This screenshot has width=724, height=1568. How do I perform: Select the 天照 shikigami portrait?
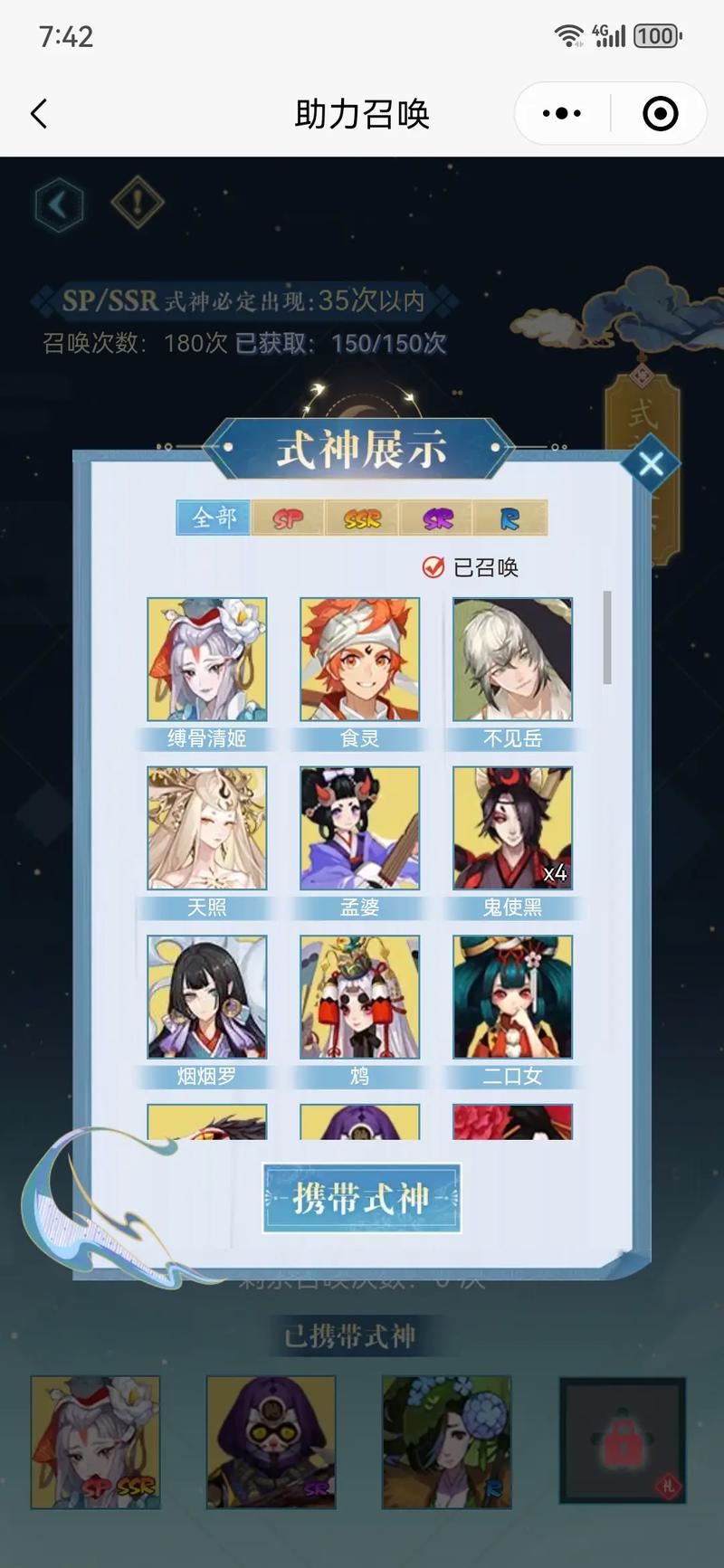point(207,828)
